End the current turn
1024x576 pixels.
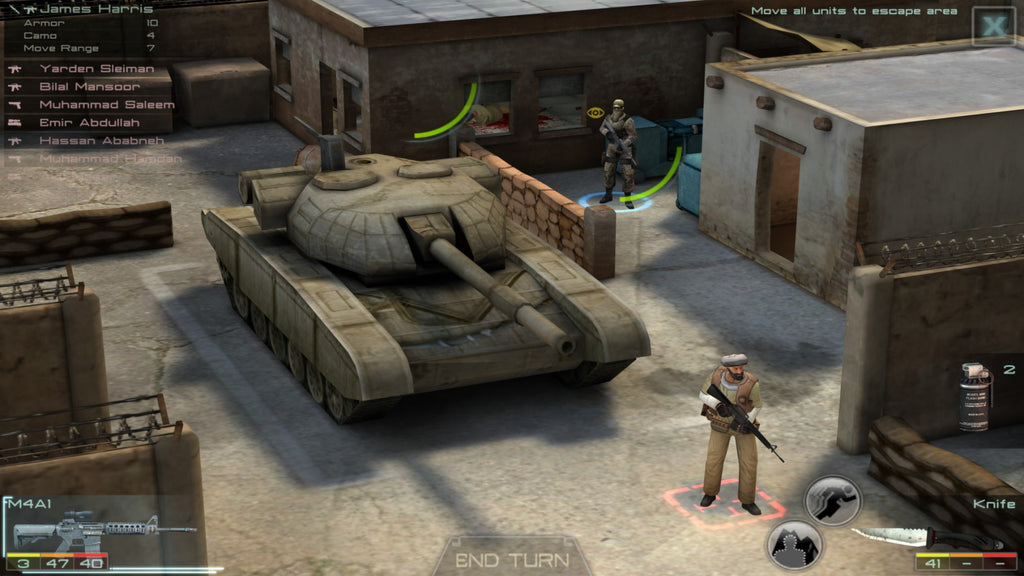(512, 560)
